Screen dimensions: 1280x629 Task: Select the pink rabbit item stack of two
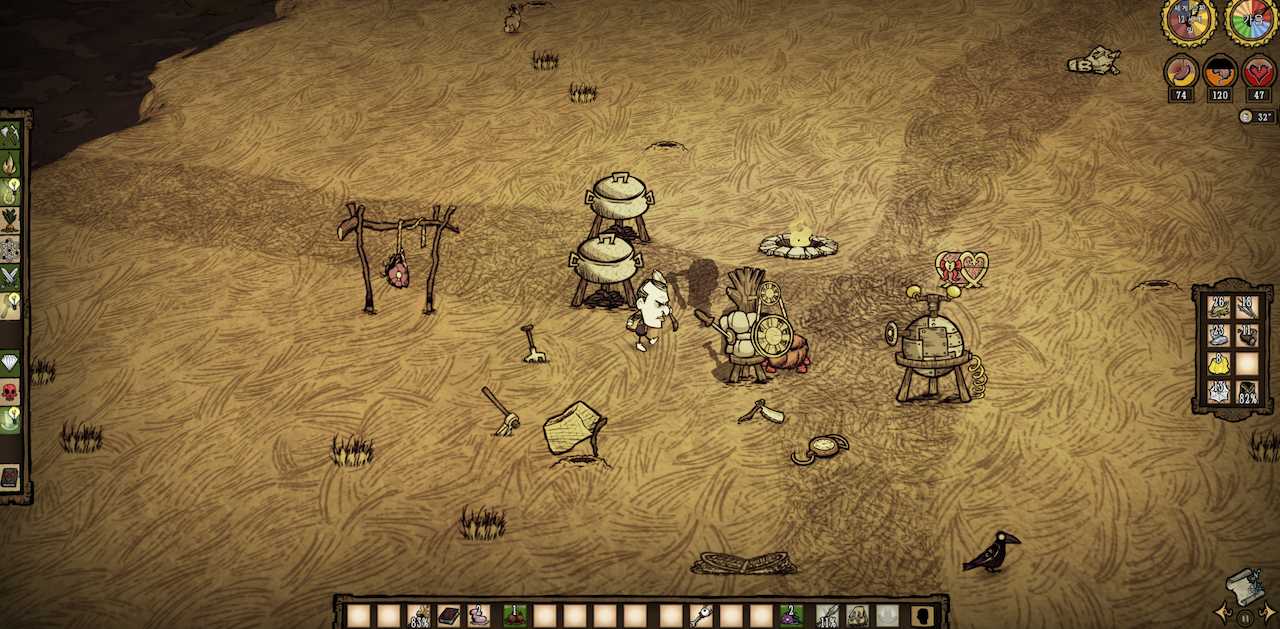coord(481,615)
